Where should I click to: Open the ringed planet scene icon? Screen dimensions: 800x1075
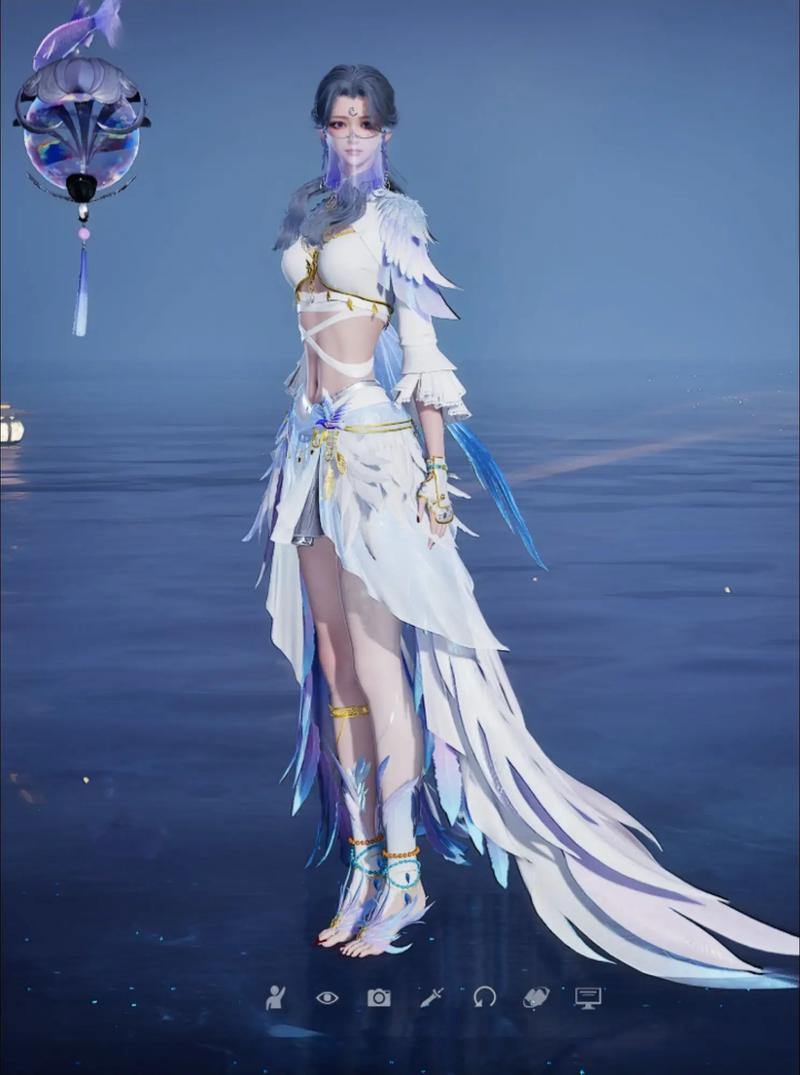(536, 997)
